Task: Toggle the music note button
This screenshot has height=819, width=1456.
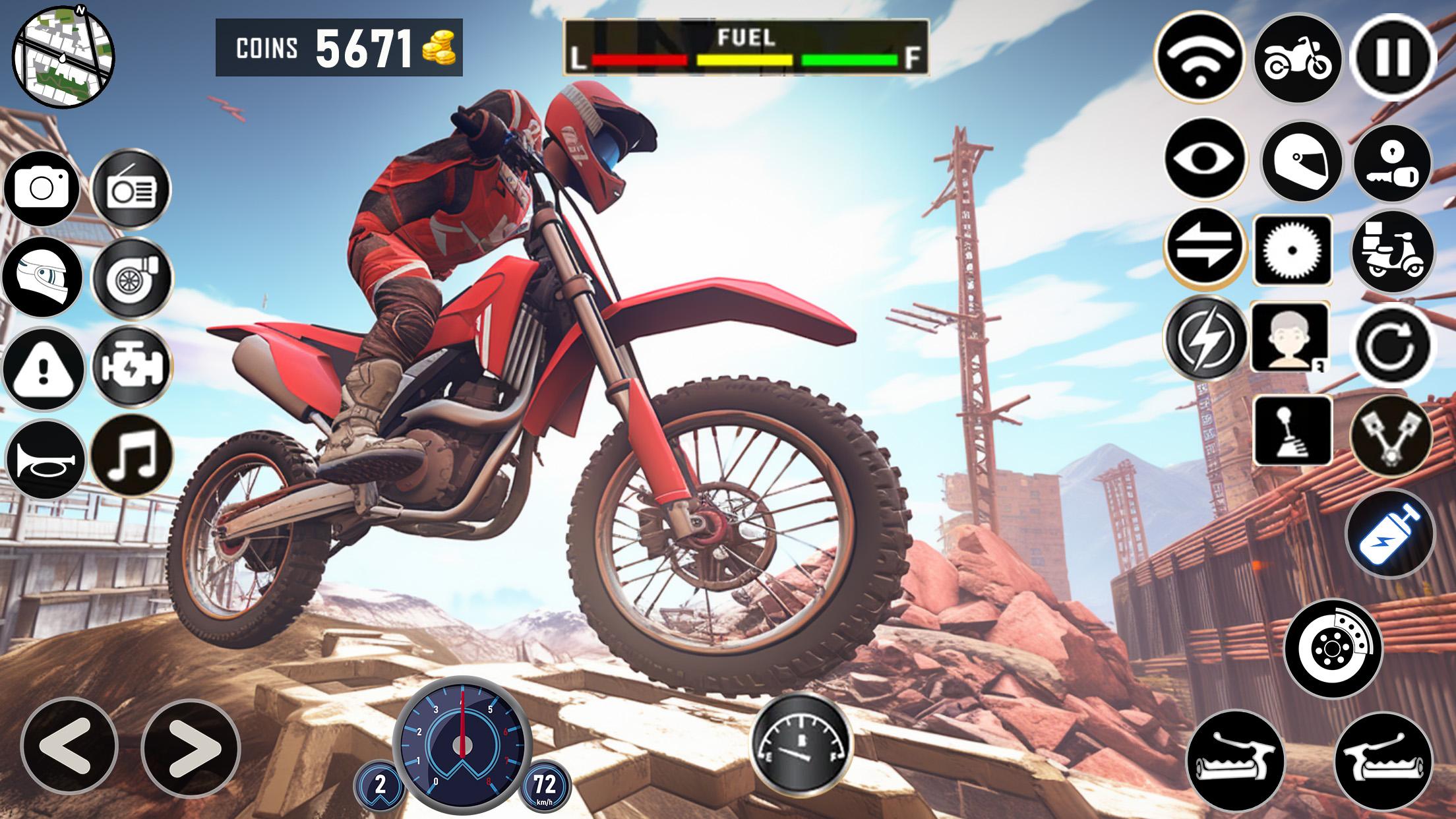Action: 131,456
